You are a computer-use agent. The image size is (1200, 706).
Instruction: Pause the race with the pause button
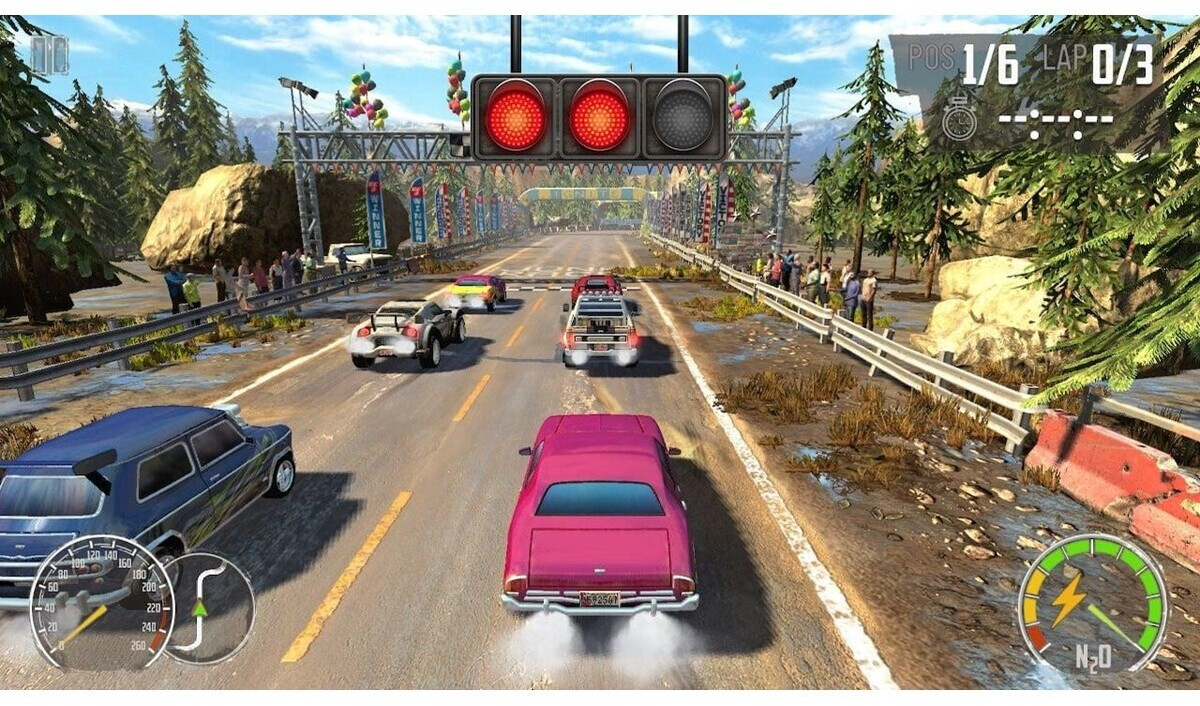pos(49,55)
